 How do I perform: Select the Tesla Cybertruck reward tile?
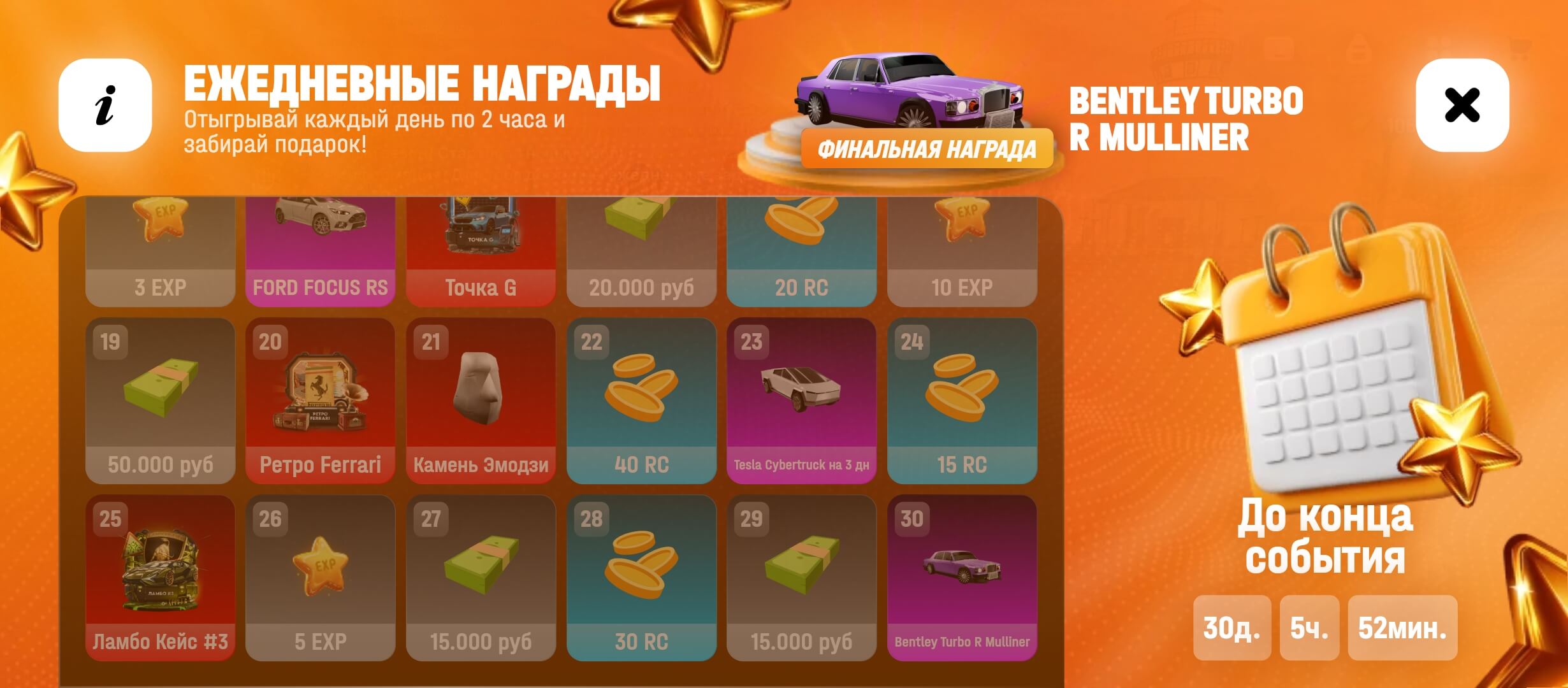(801, 401)
